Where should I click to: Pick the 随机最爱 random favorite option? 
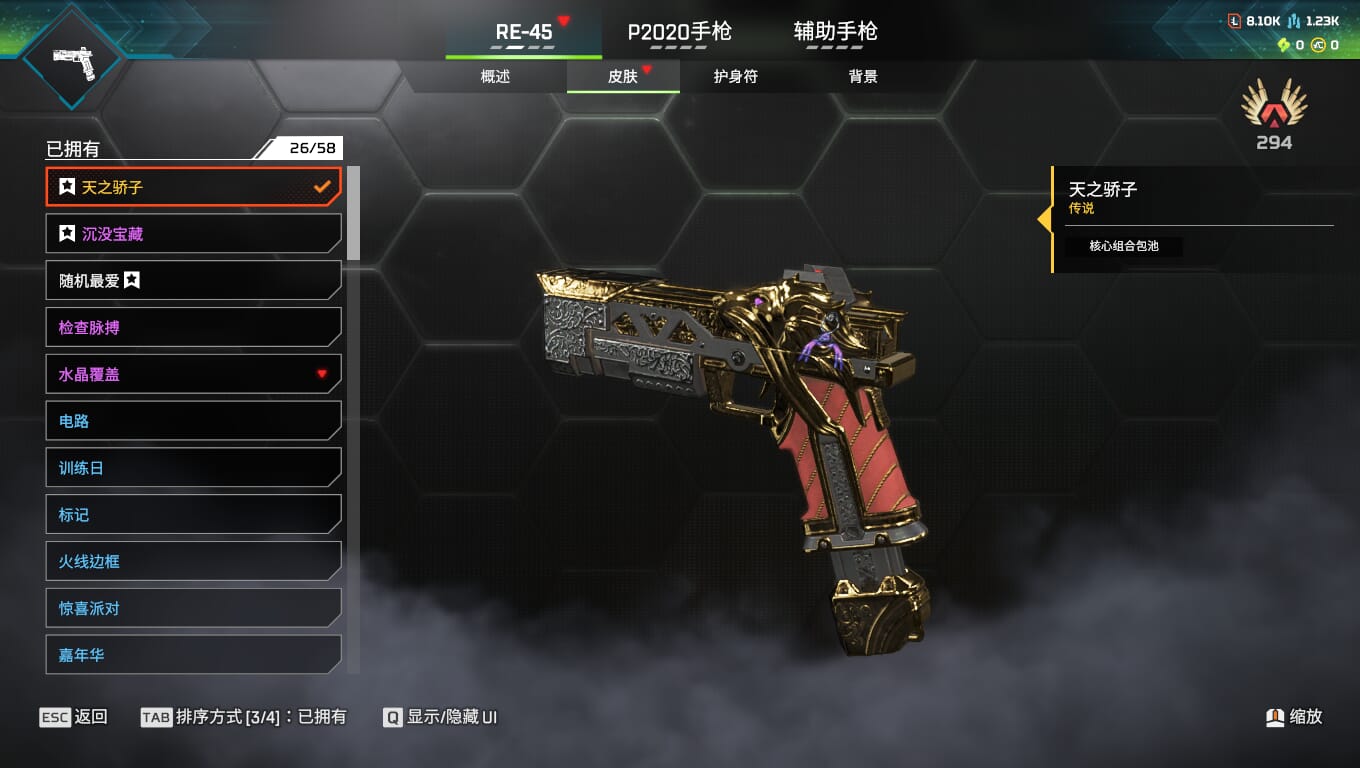pyautogui.click(x=193, y=281)
